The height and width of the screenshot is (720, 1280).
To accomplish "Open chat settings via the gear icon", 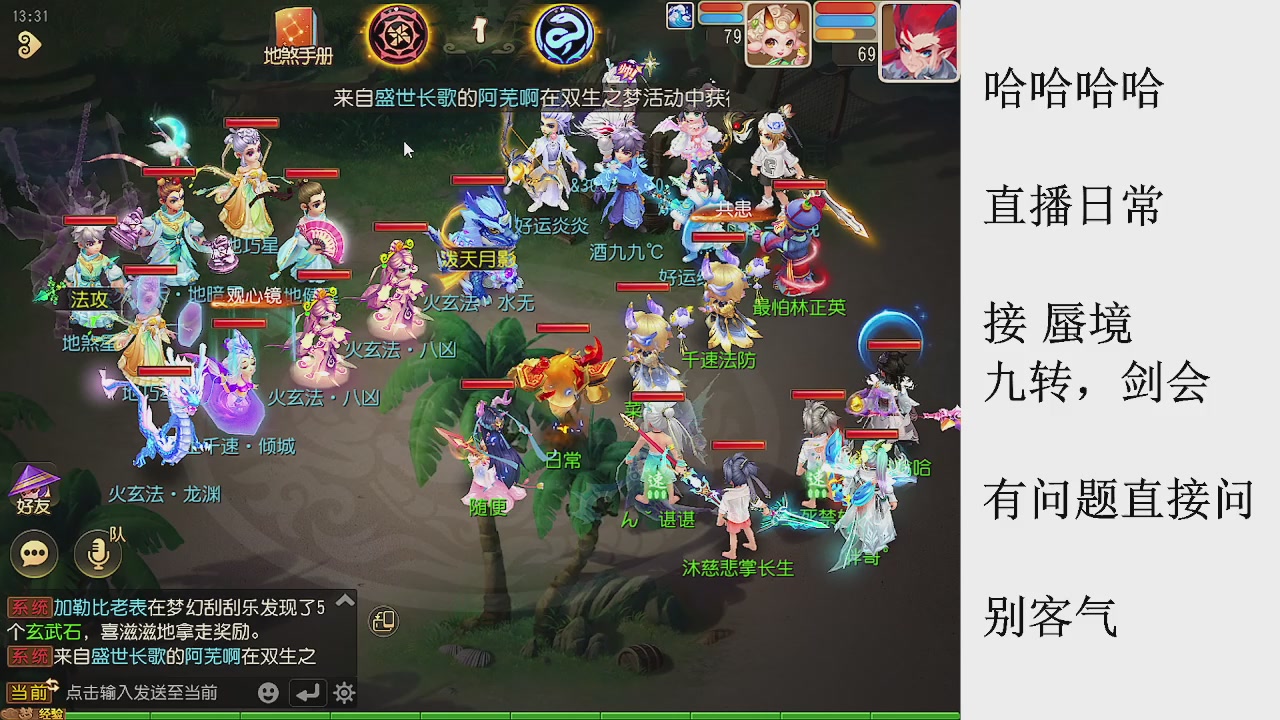I will point(345,691).
